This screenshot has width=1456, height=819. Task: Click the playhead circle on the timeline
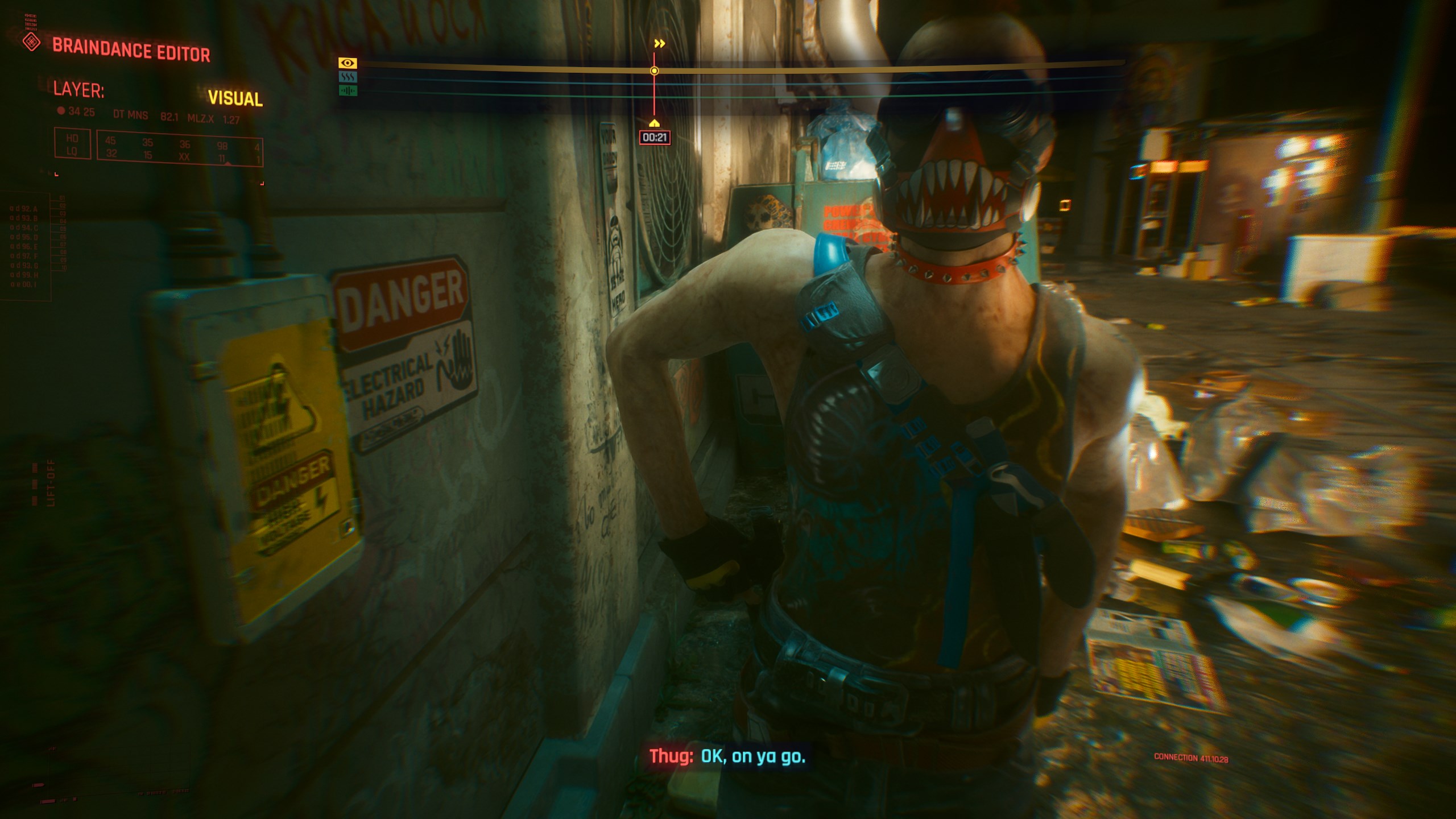pyautogui.click(x=655, y=69)
